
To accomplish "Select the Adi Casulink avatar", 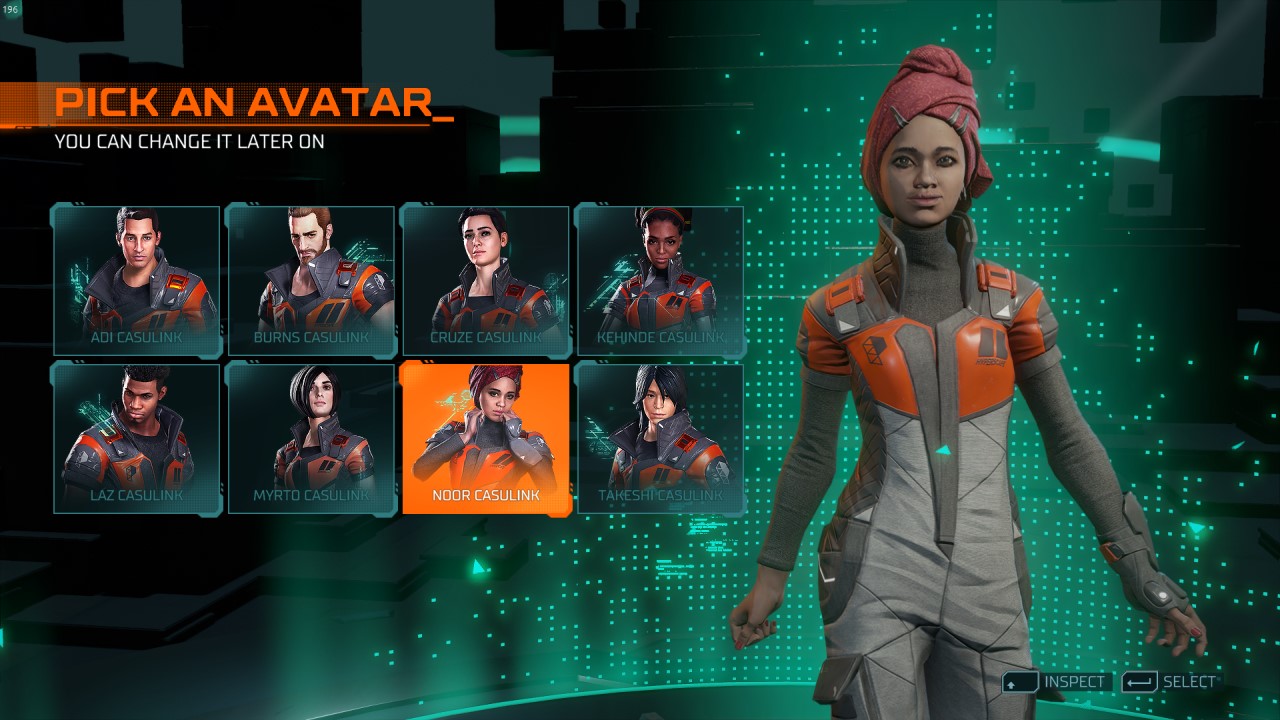I will tap(136, 281).
